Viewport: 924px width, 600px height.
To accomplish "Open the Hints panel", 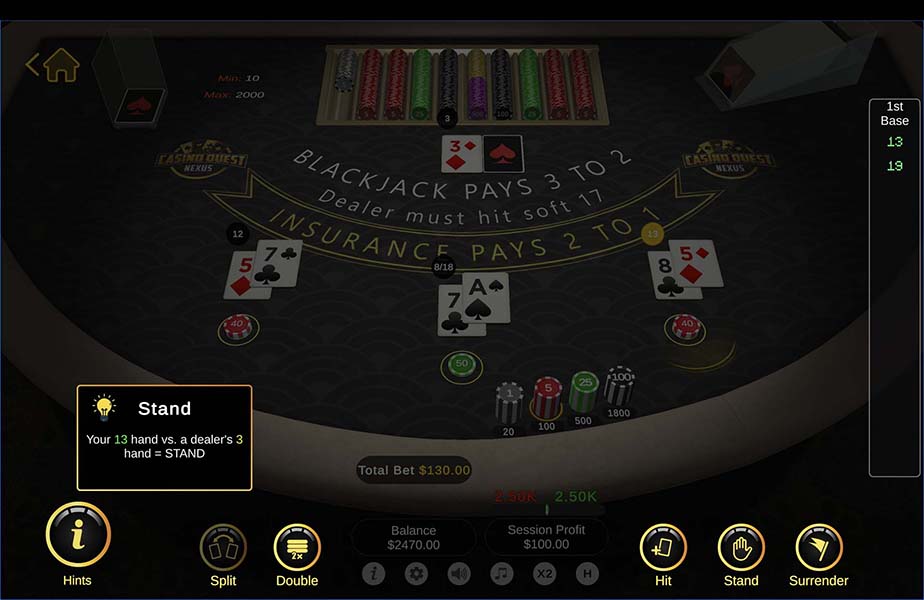I will [77, 535].
